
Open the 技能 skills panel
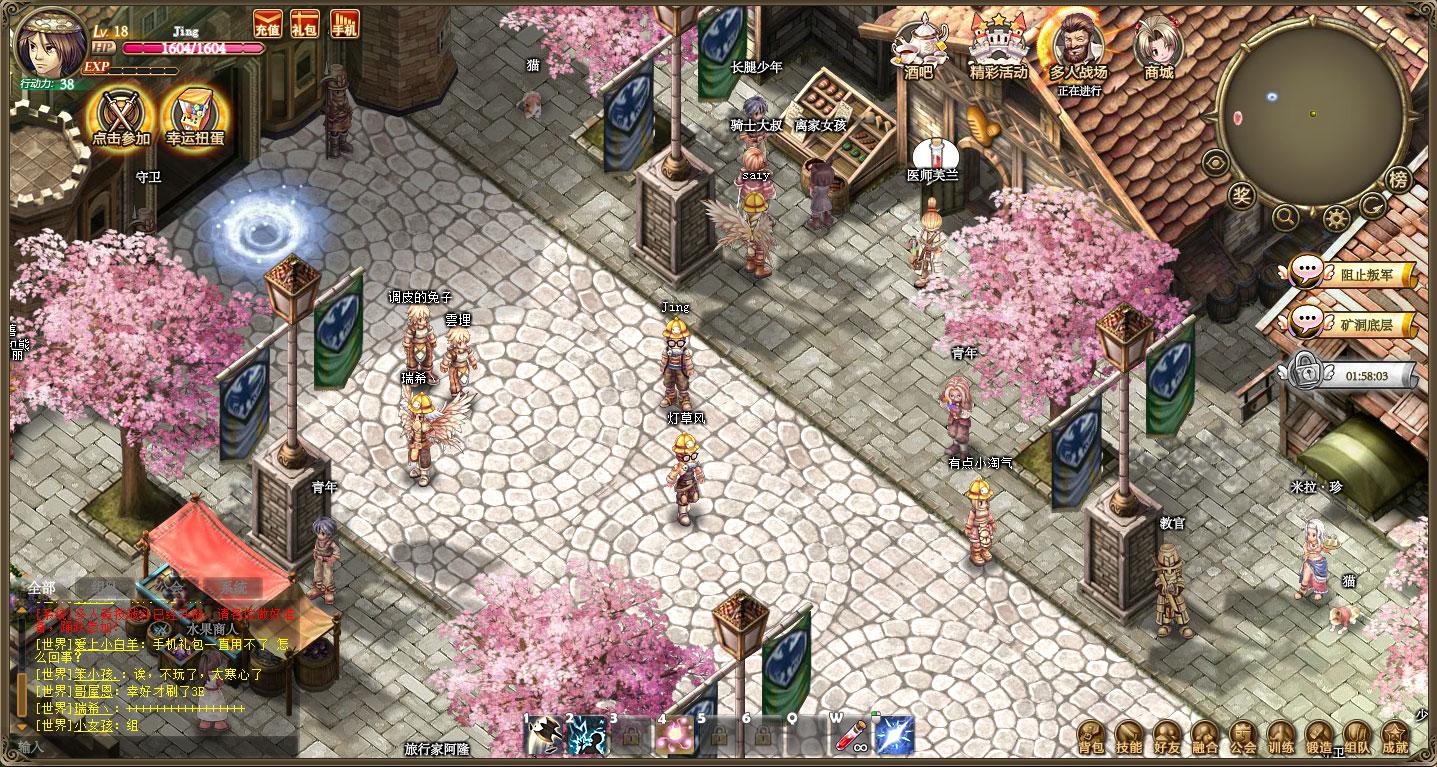click(1129, 737)
